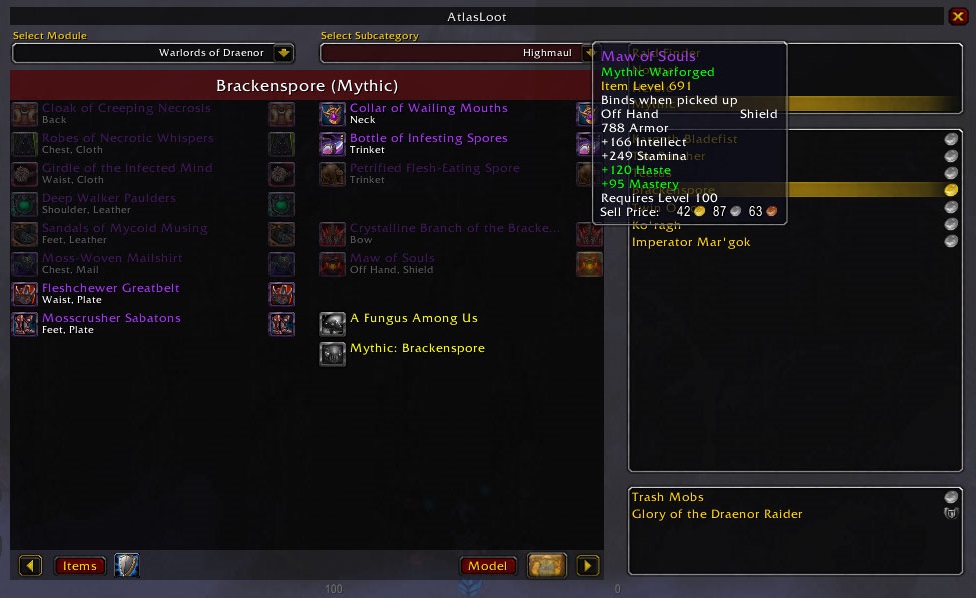The width and height of the screenshot is (976, 598).
Task: Choose Girdle of the Infected Mind
Action: tap(127, 169)
